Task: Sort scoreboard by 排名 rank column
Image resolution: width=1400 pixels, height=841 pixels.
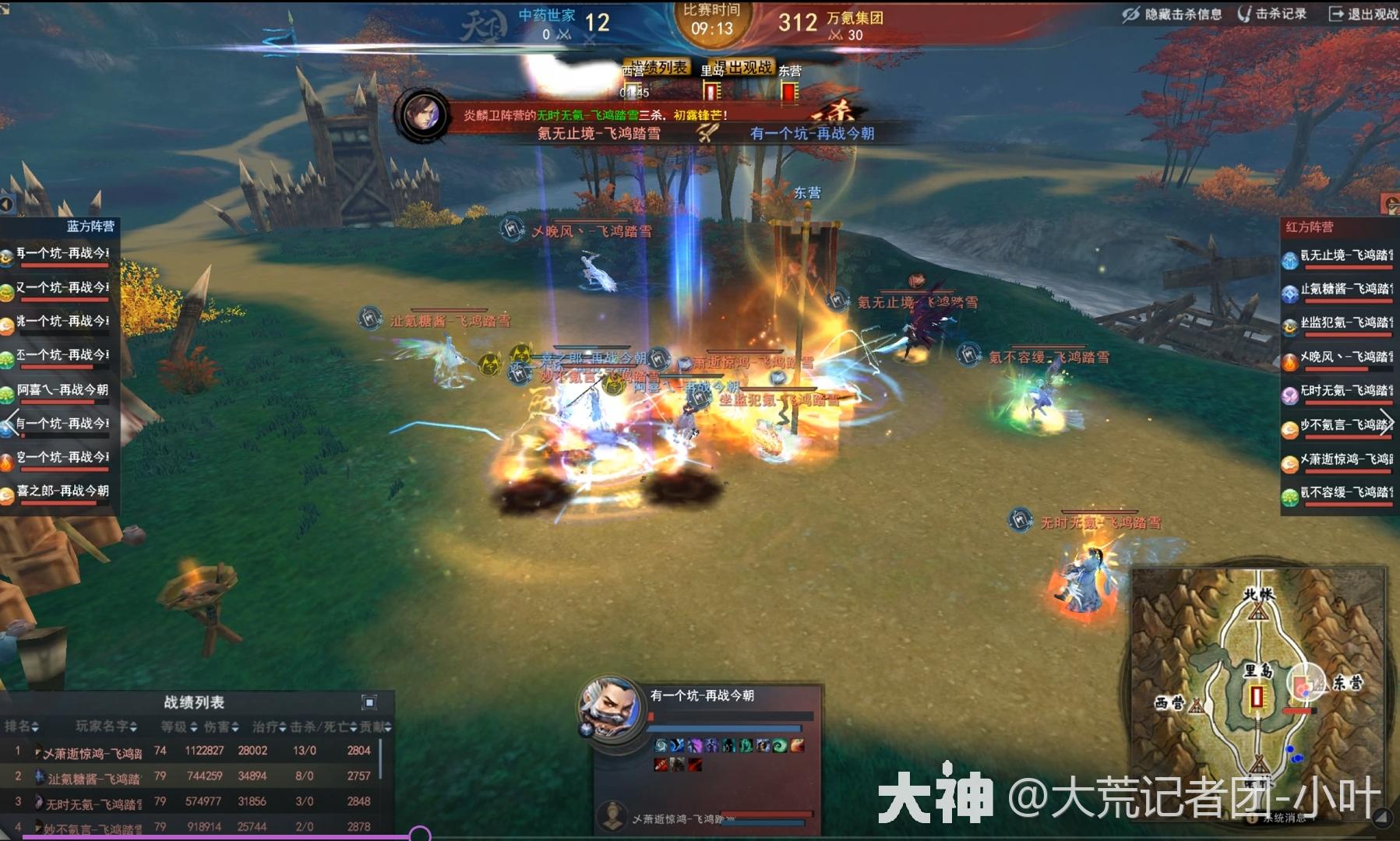Action: [x=21, y=727]
